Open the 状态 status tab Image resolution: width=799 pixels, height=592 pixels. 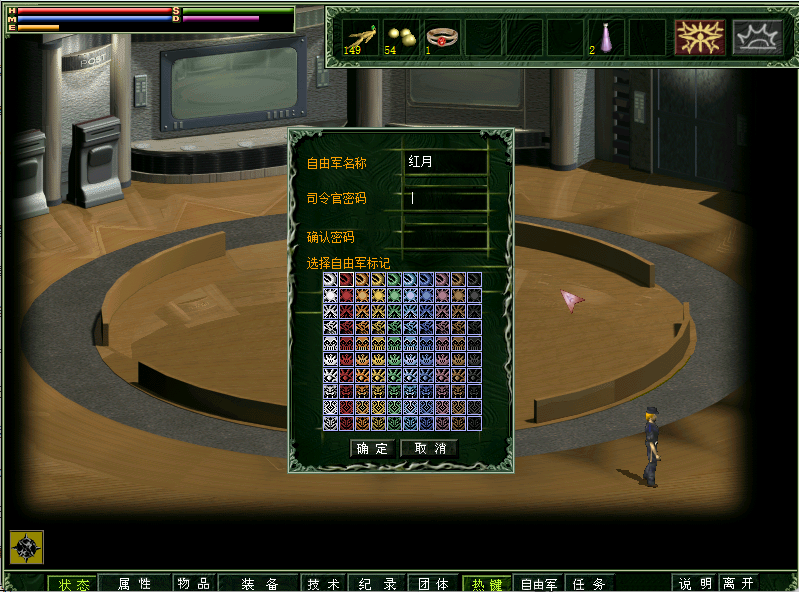[73, 584]
